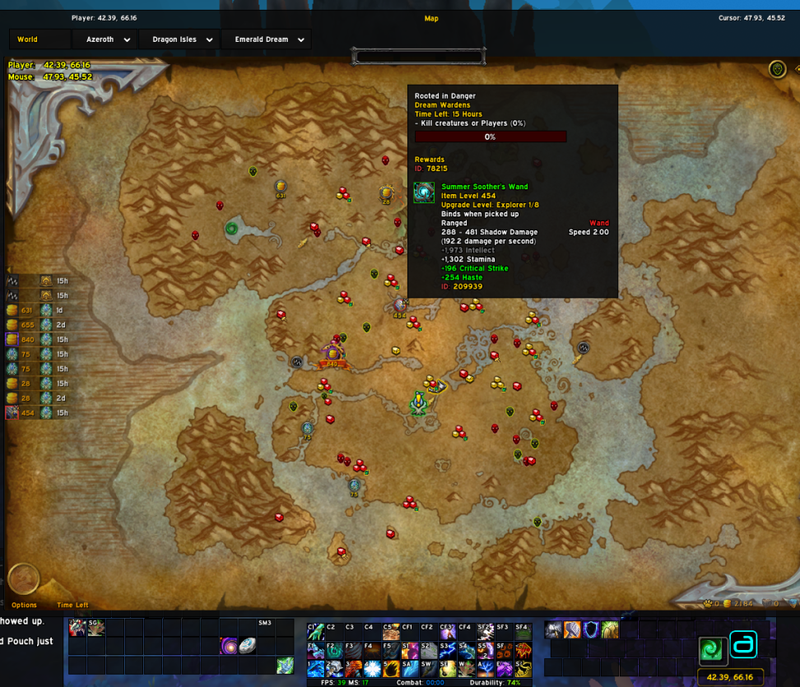Activate the dark shield icon in the right bar
Screen dimensions: 800x687
[x=591, y=630]
